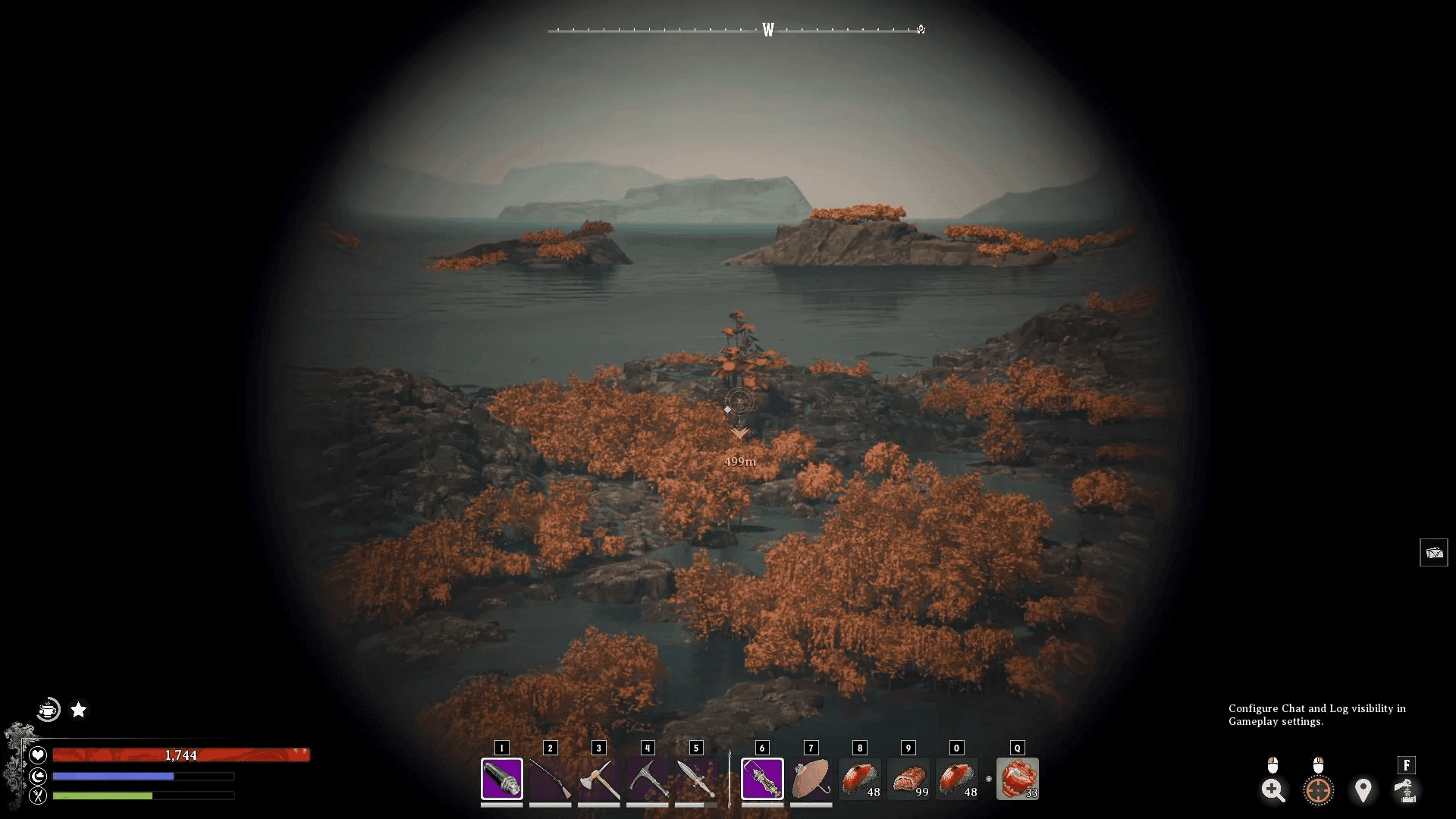Equip the dagger from the hotbar
The height and width of the screenshot is (819, 1456).
pos(695,779)
